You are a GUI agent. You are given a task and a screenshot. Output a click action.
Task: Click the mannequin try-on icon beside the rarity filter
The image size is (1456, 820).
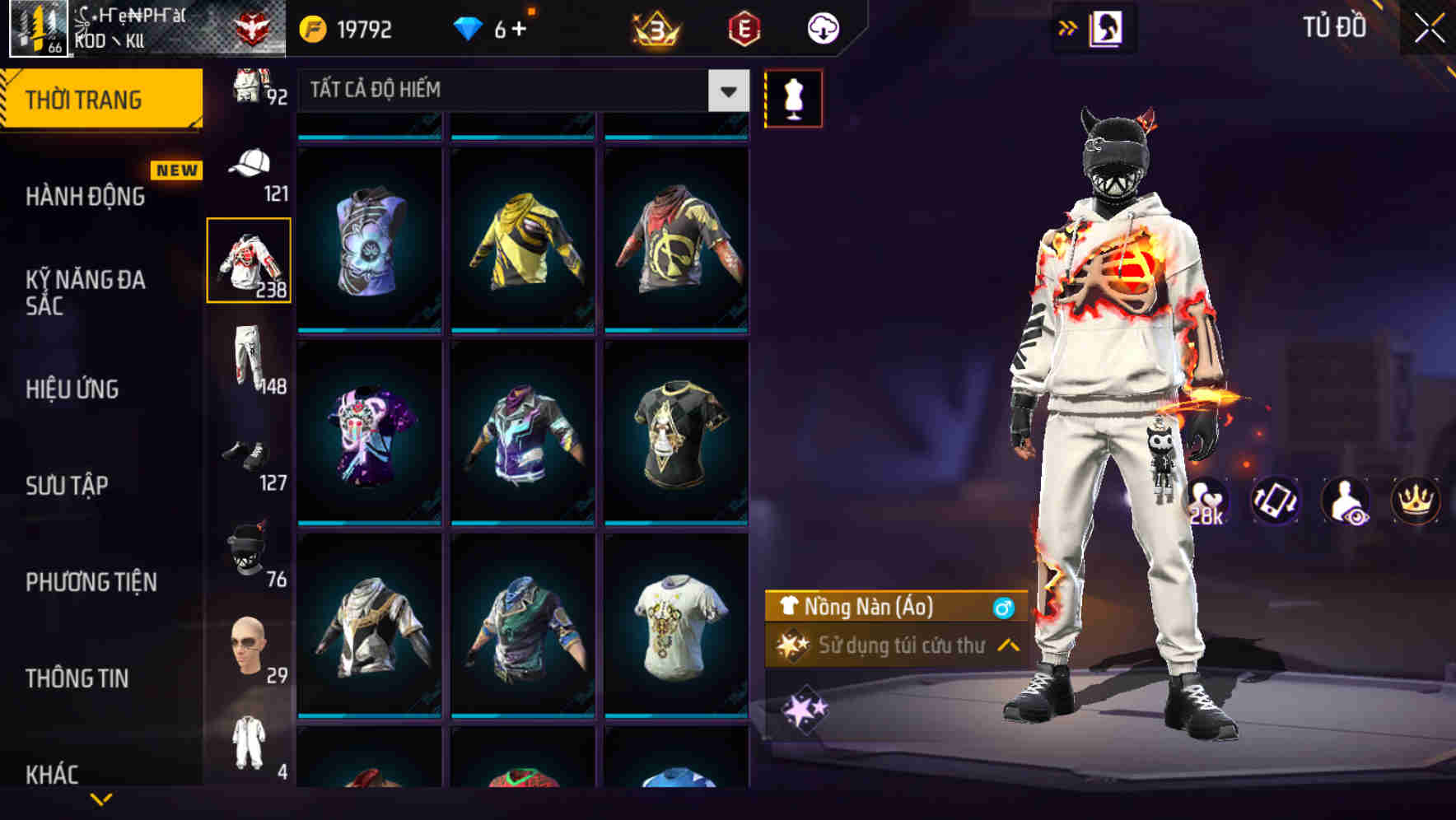point(793,97)
